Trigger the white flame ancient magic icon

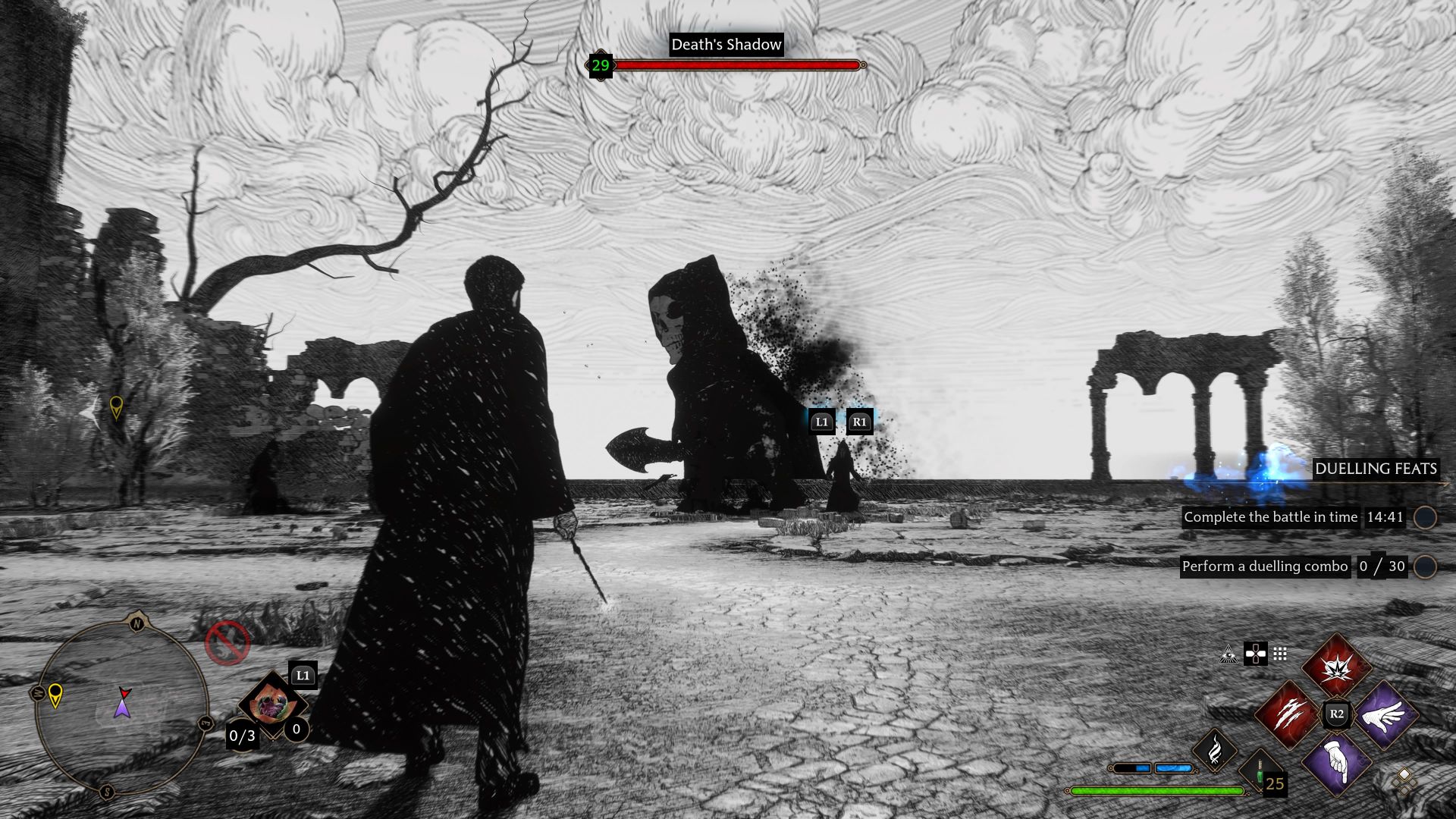(1215, 750)
